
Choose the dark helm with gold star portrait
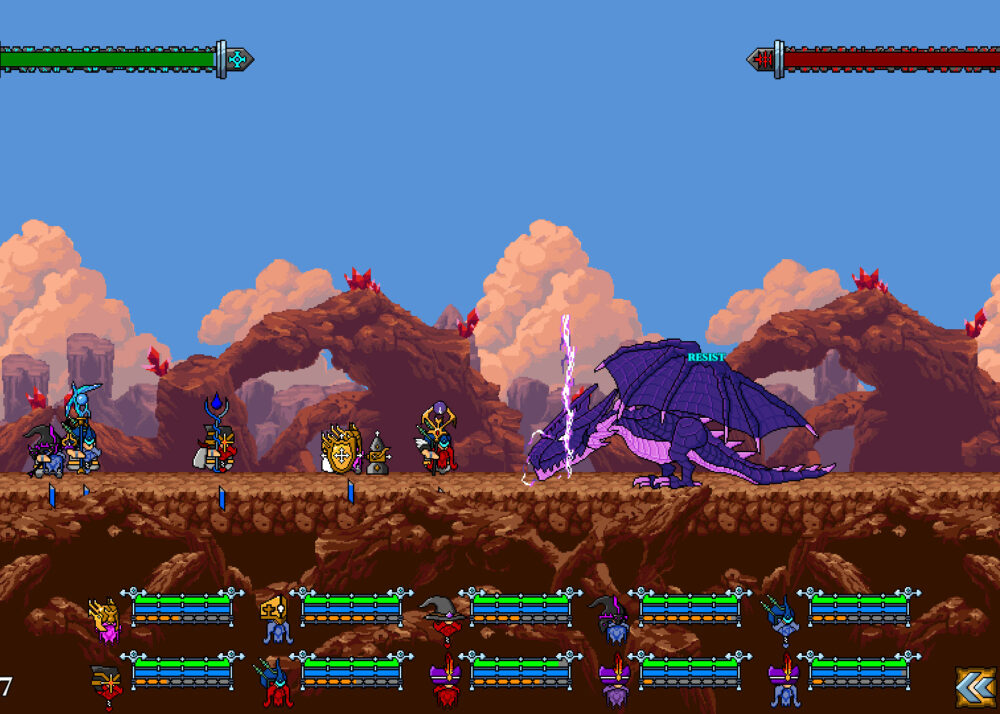(x=106, y=685)
